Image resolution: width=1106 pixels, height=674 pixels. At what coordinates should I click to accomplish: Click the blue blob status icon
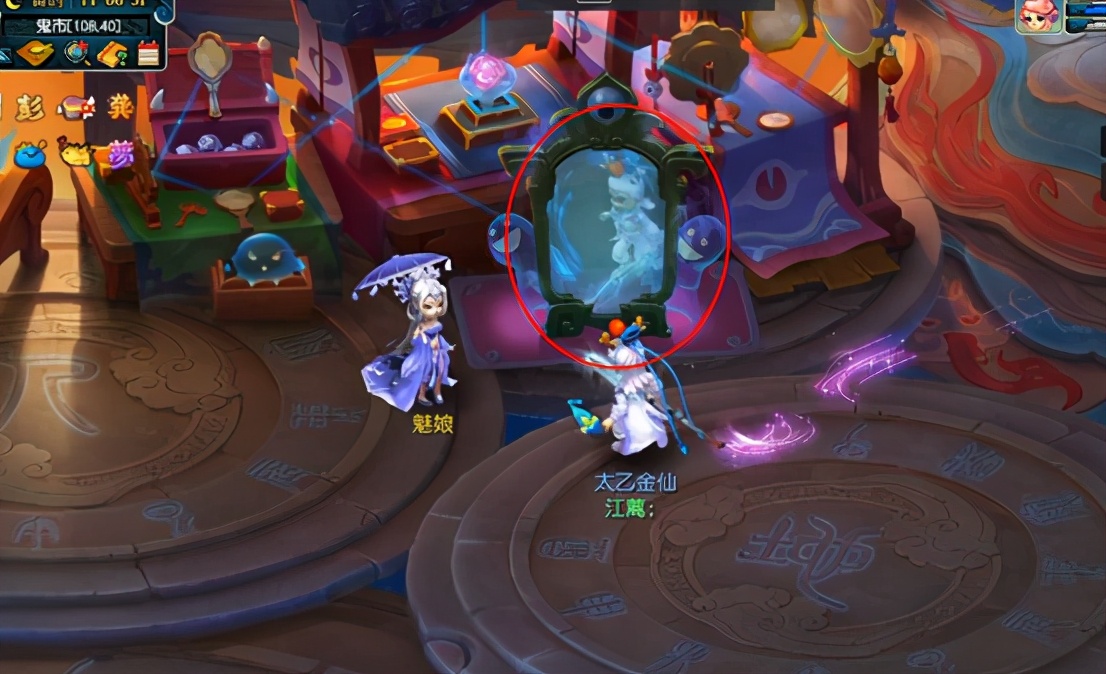pyautogui.click(x=29, y=154)
